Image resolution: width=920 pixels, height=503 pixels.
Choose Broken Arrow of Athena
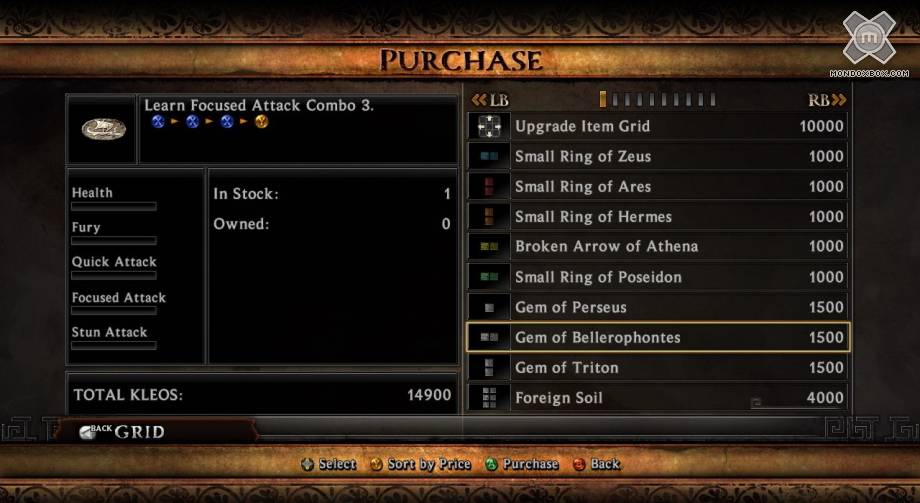pos(657,247)
